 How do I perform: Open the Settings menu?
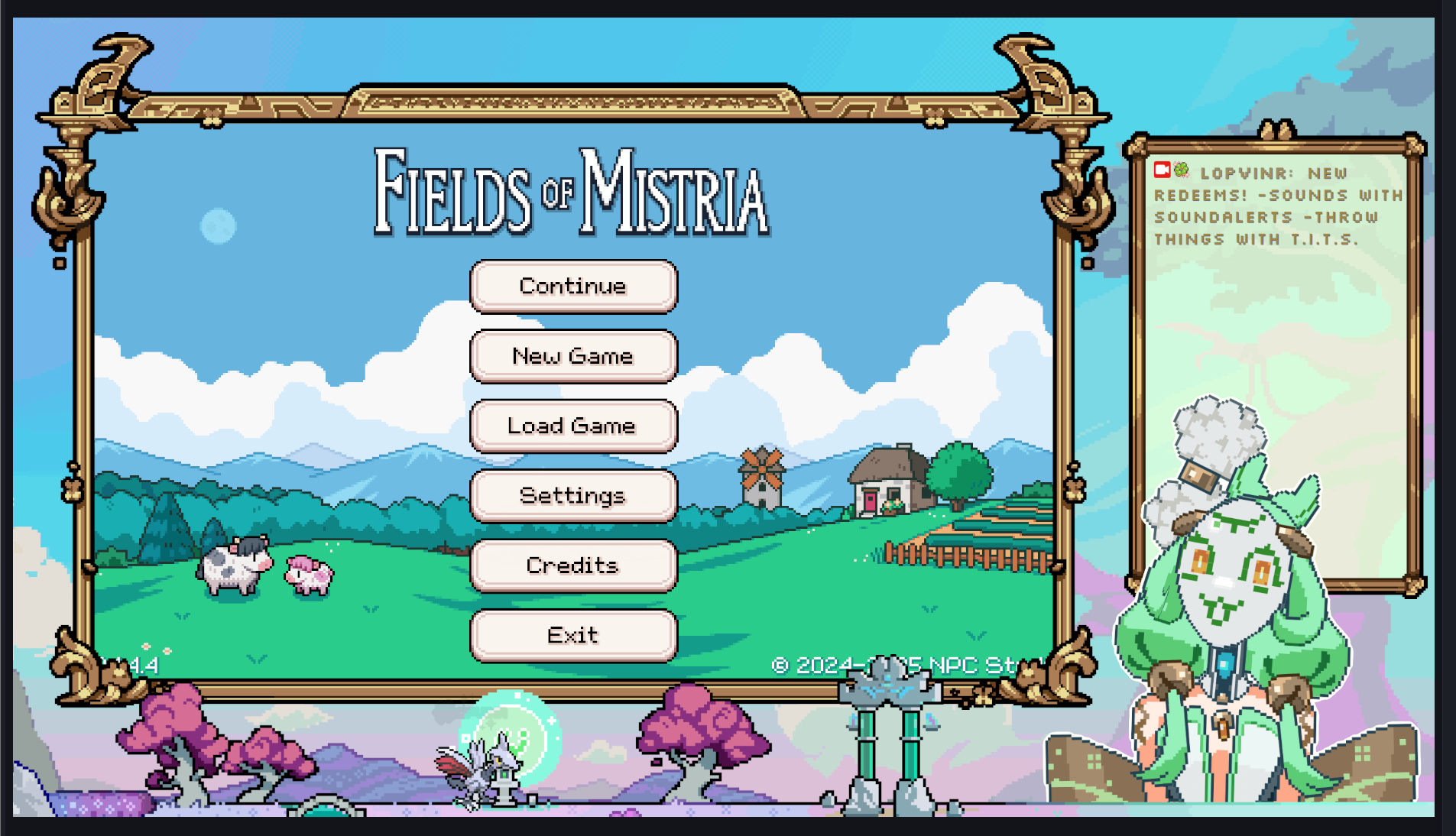pos(573,496)
